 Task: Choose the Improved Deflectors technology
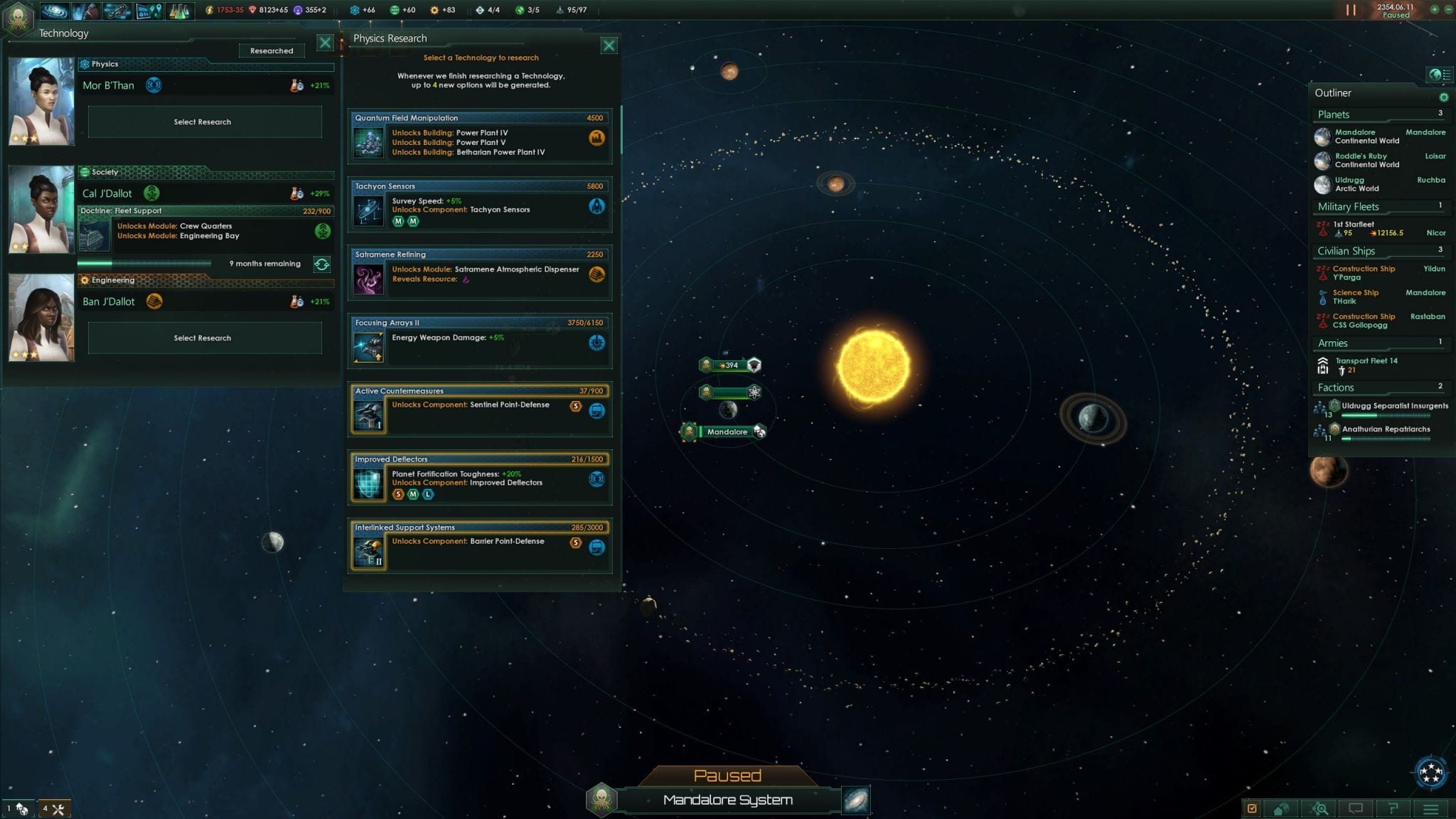click(480, 478)
